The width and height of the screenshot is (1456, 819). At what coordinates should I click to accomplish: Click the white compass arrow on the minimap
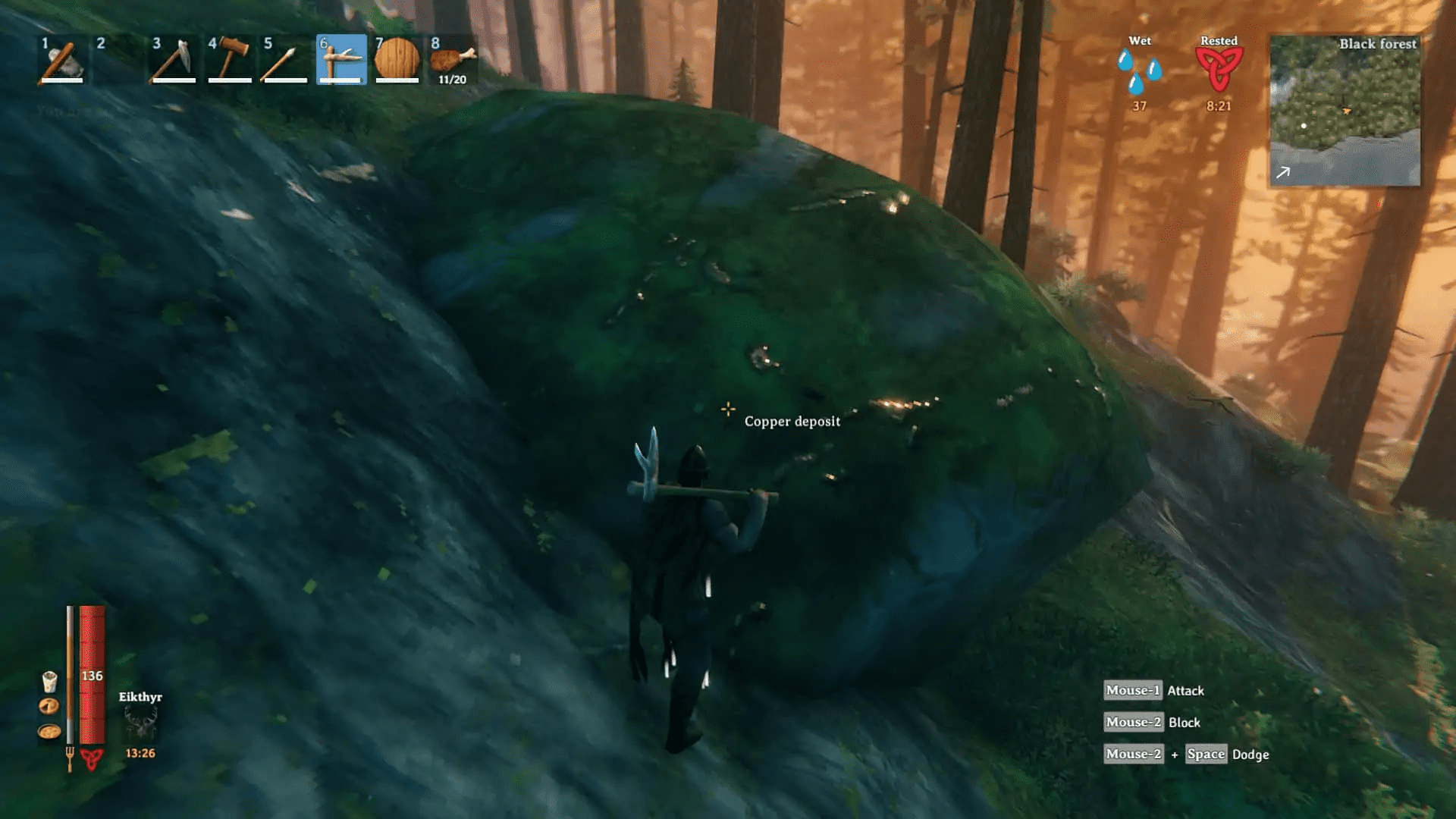(x=1282, y=173)
